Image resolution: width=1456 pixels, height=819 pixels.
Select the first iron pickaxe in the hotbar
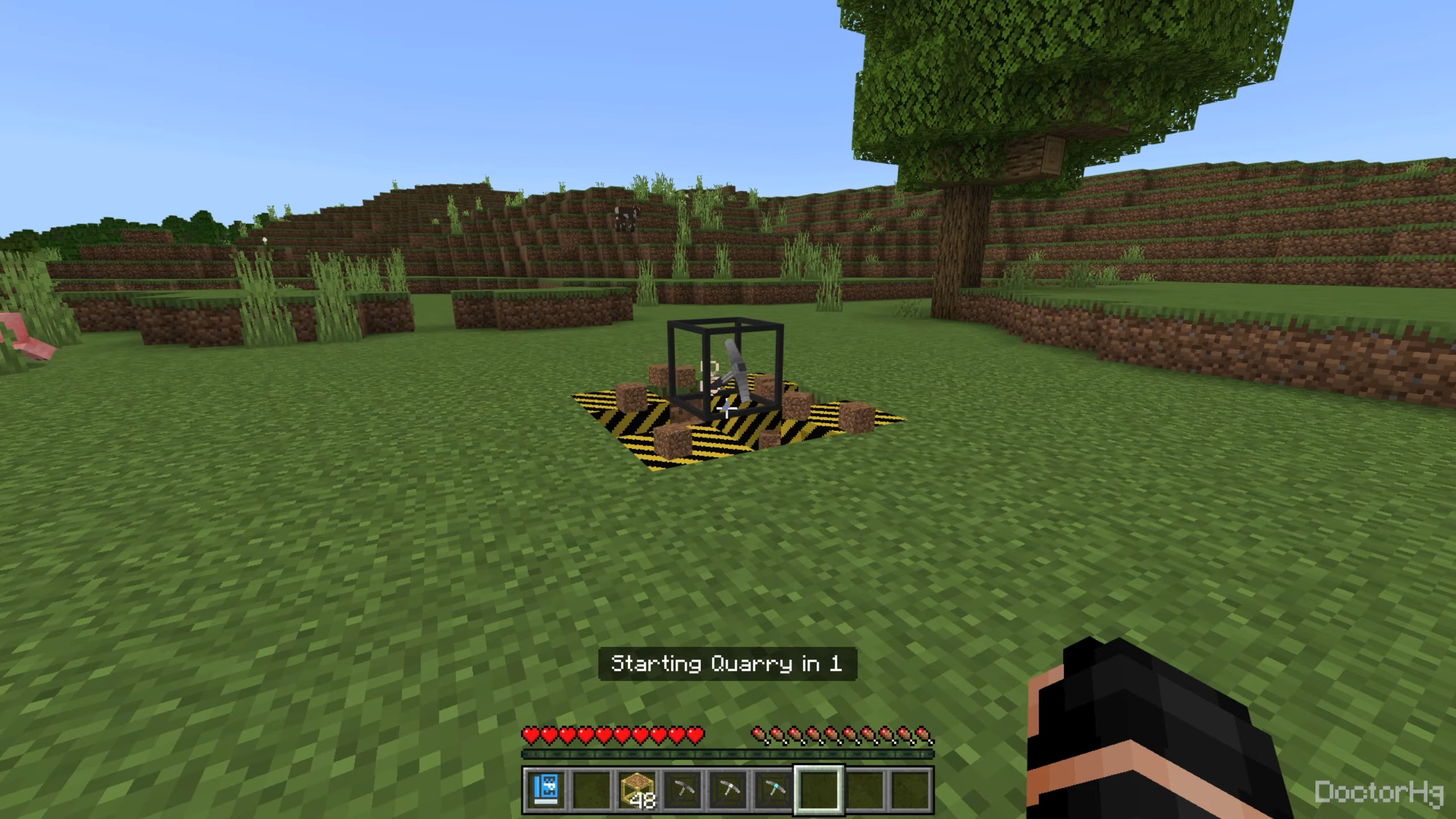point(682,789)
